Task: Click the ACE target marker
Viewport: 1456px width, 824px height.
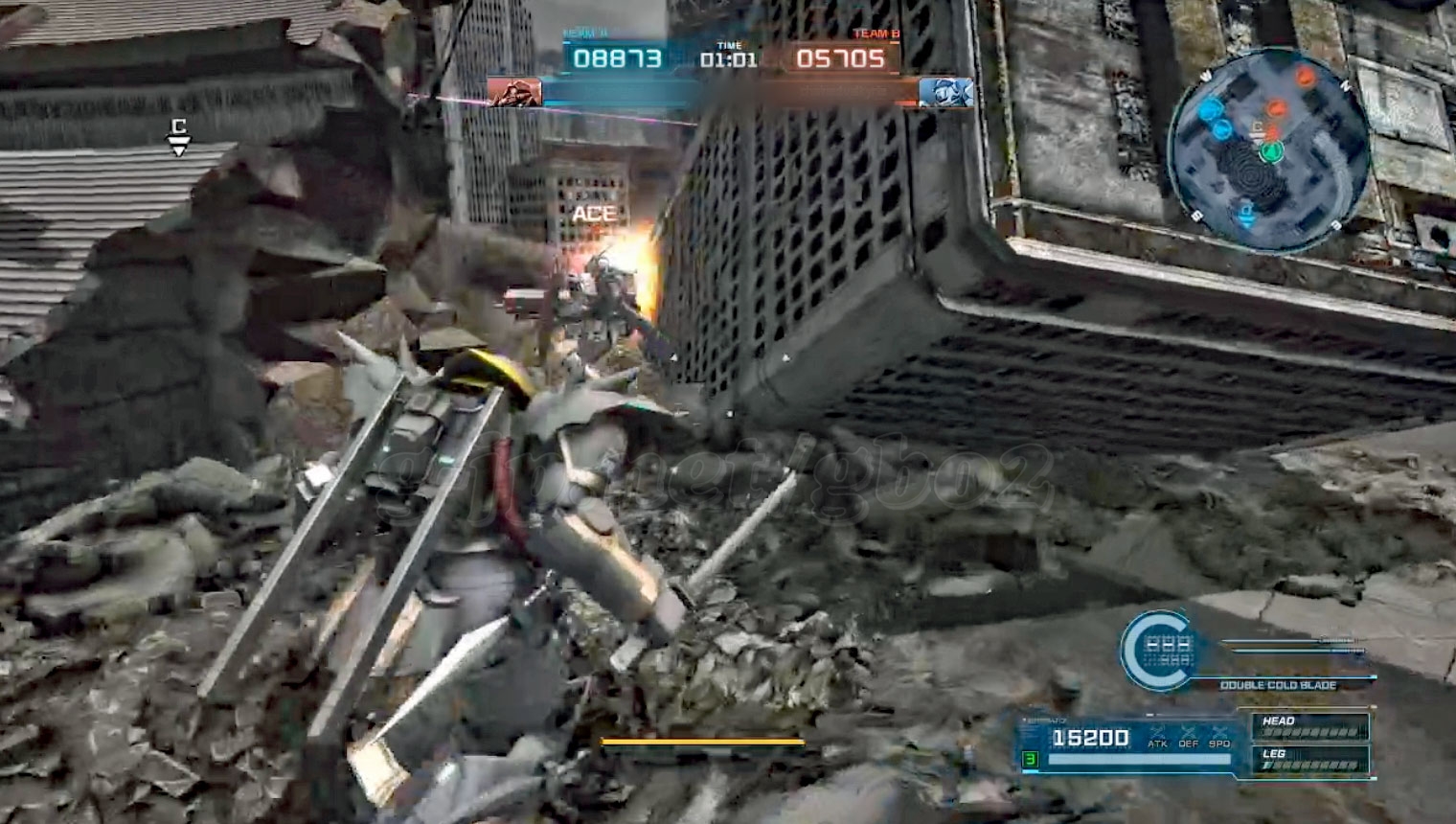Action: [x=594, y=214]
